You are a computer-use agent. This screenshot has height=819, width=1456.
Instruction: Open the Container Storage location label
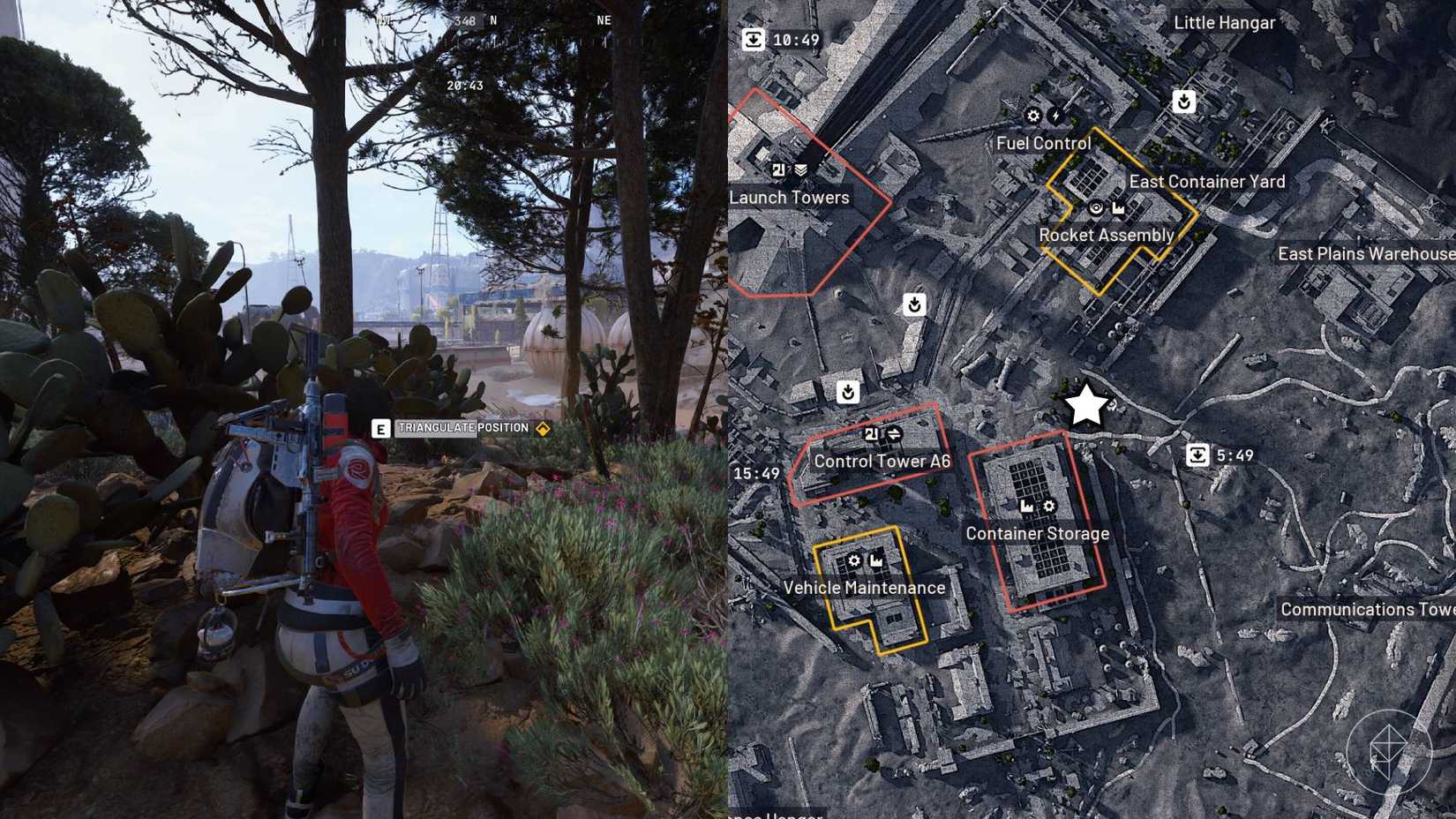pos(1039,534)
